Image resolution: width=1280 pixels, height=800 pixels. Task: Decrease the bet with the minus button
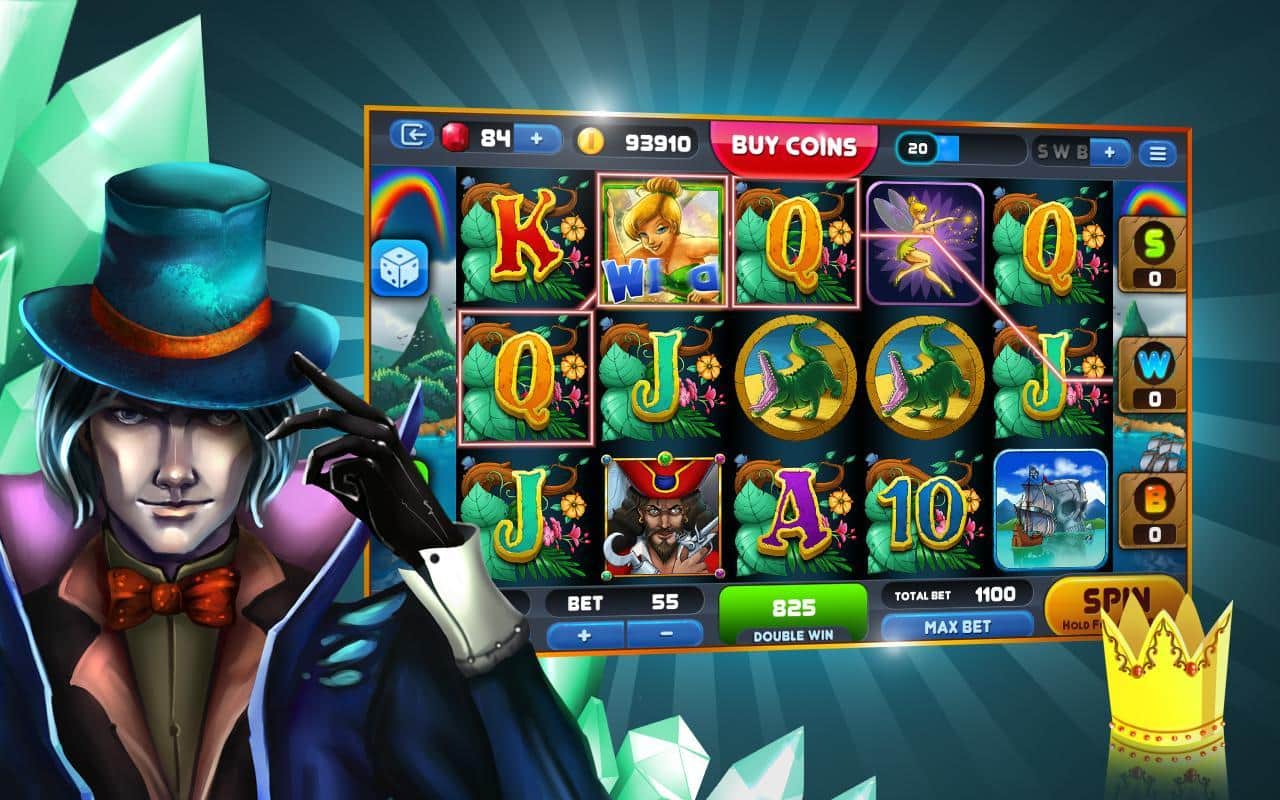click(666, 633)
